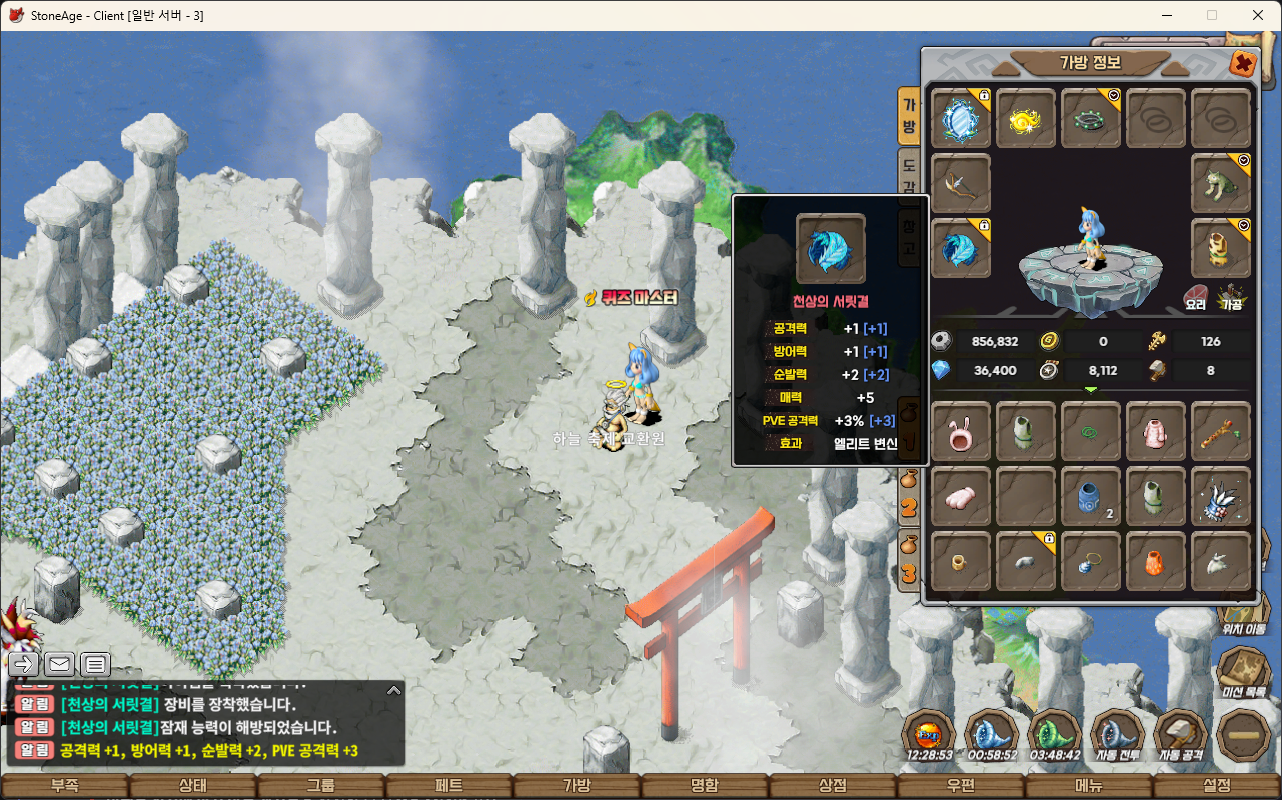Viewport: 1282px width, 800px height.
Task: Open the 미션 목록 mission list
Action: tap(1244, 670)
